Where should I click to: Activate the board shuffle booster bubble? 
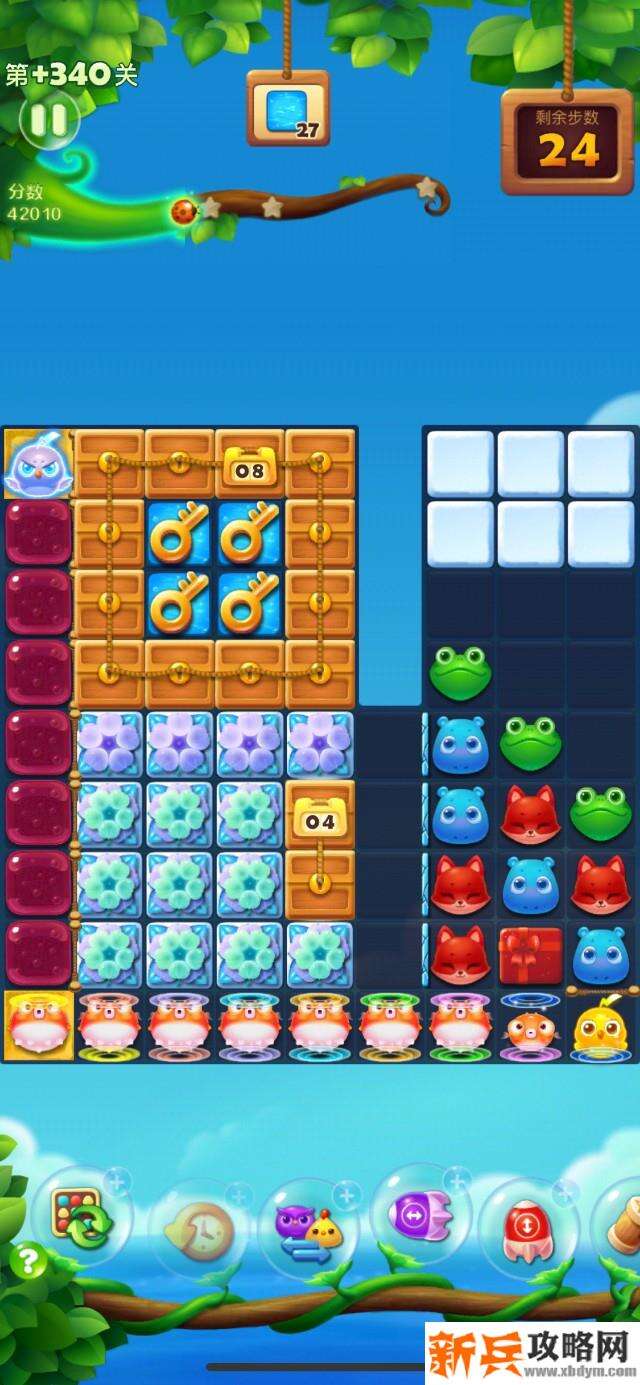pyautogui.click(x=81, y=1218)
